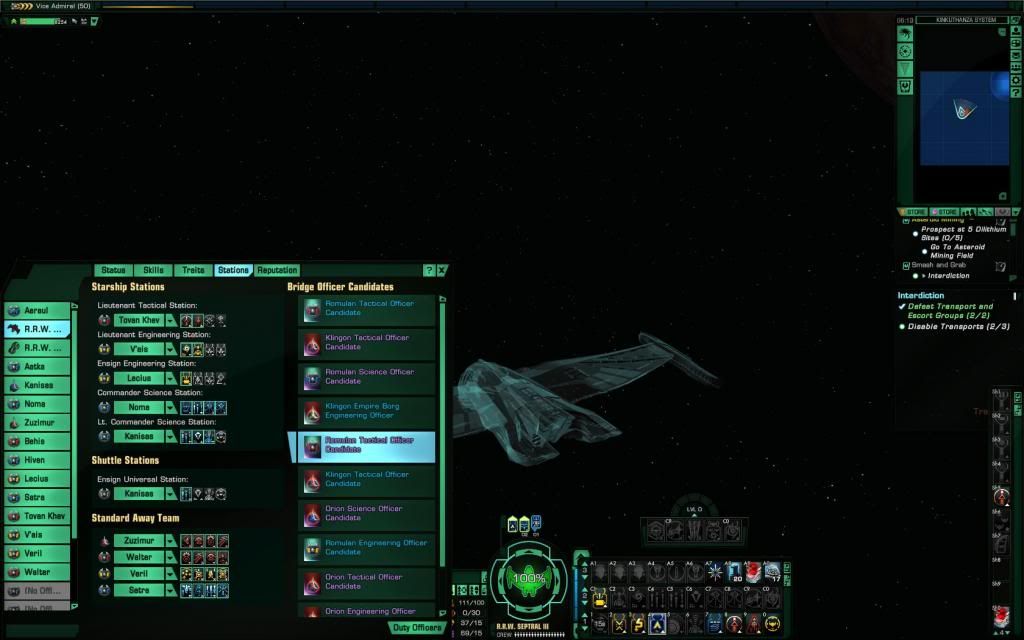Open the Tovan Khev station dropdown
Screen dimensions: 1024x640
point(171,320)
